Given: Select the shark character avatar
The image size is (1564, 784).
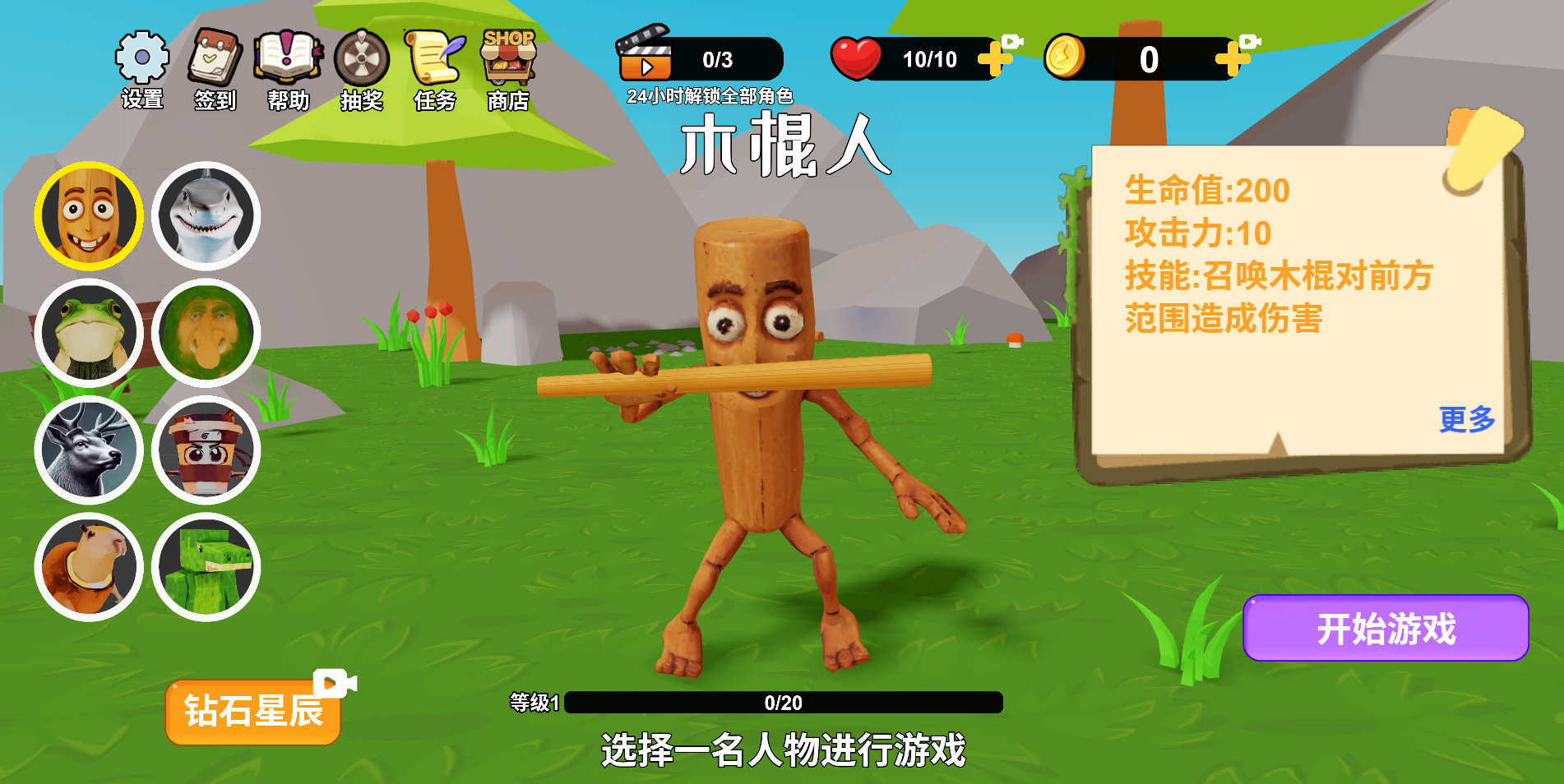Looking at the screenshot, I should point(206,214).
